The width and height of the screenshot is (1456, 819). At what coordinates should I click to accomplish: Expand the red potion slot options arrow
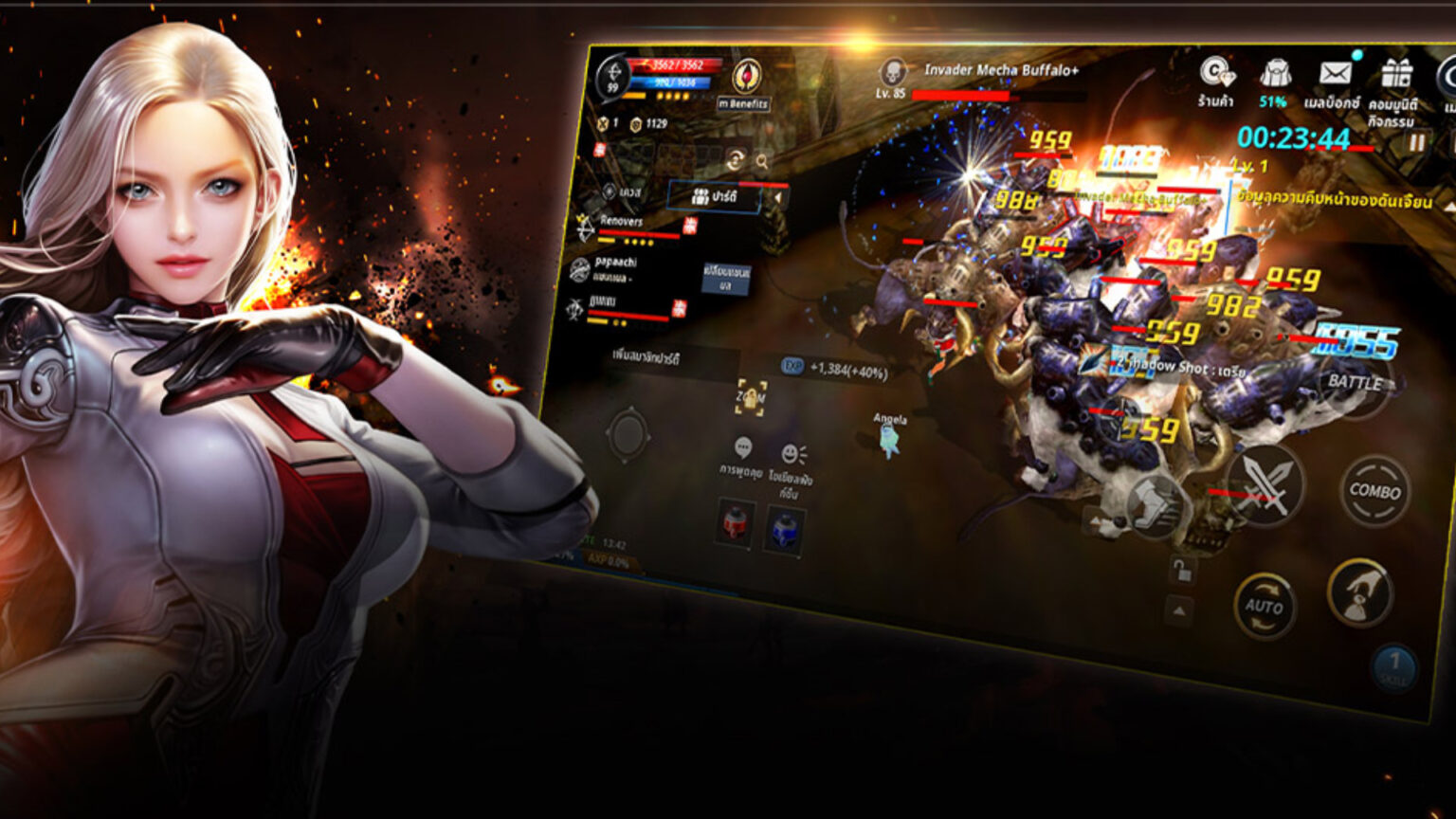tap(748, 551)
